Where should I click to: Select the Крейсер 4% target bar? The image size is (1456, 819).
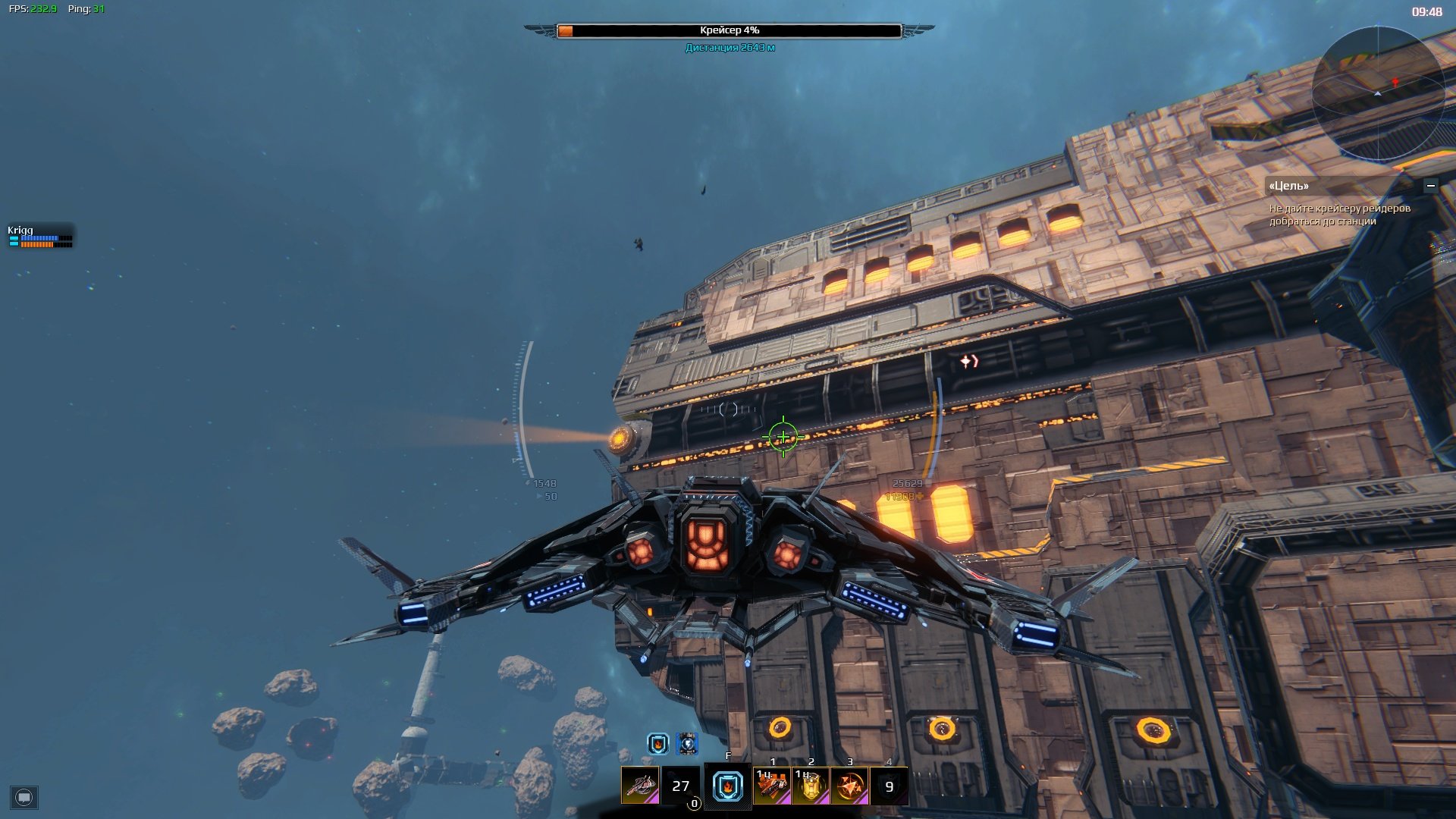click(729, 31)
